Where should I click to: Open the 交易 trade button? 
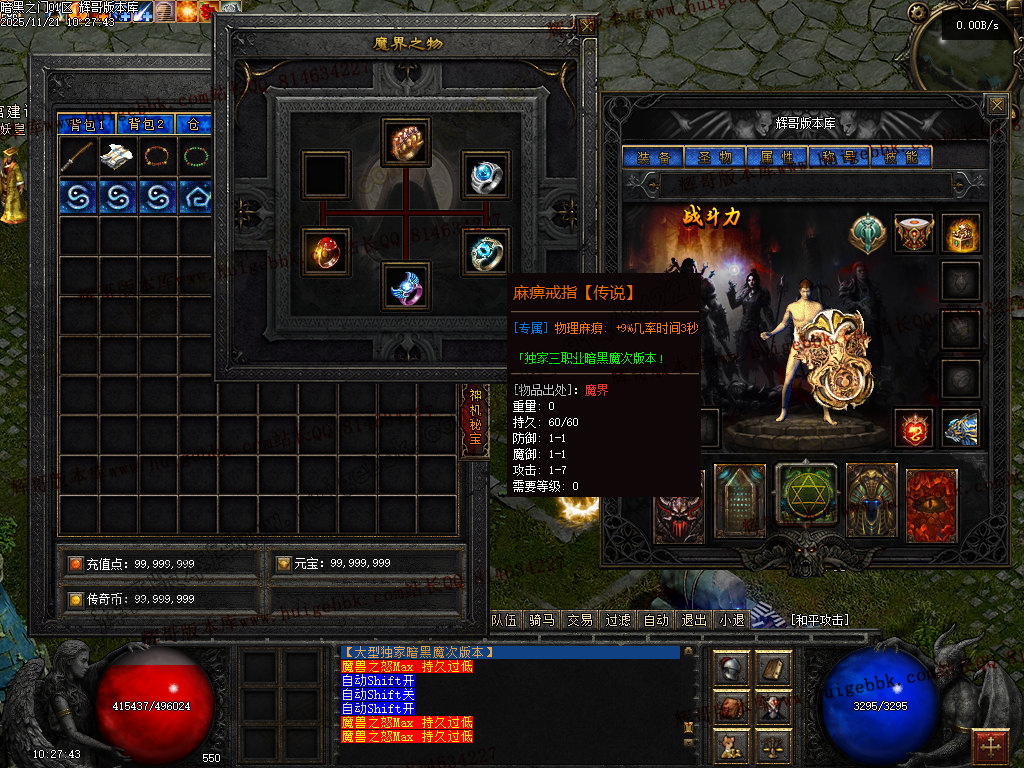coord(579,620)
